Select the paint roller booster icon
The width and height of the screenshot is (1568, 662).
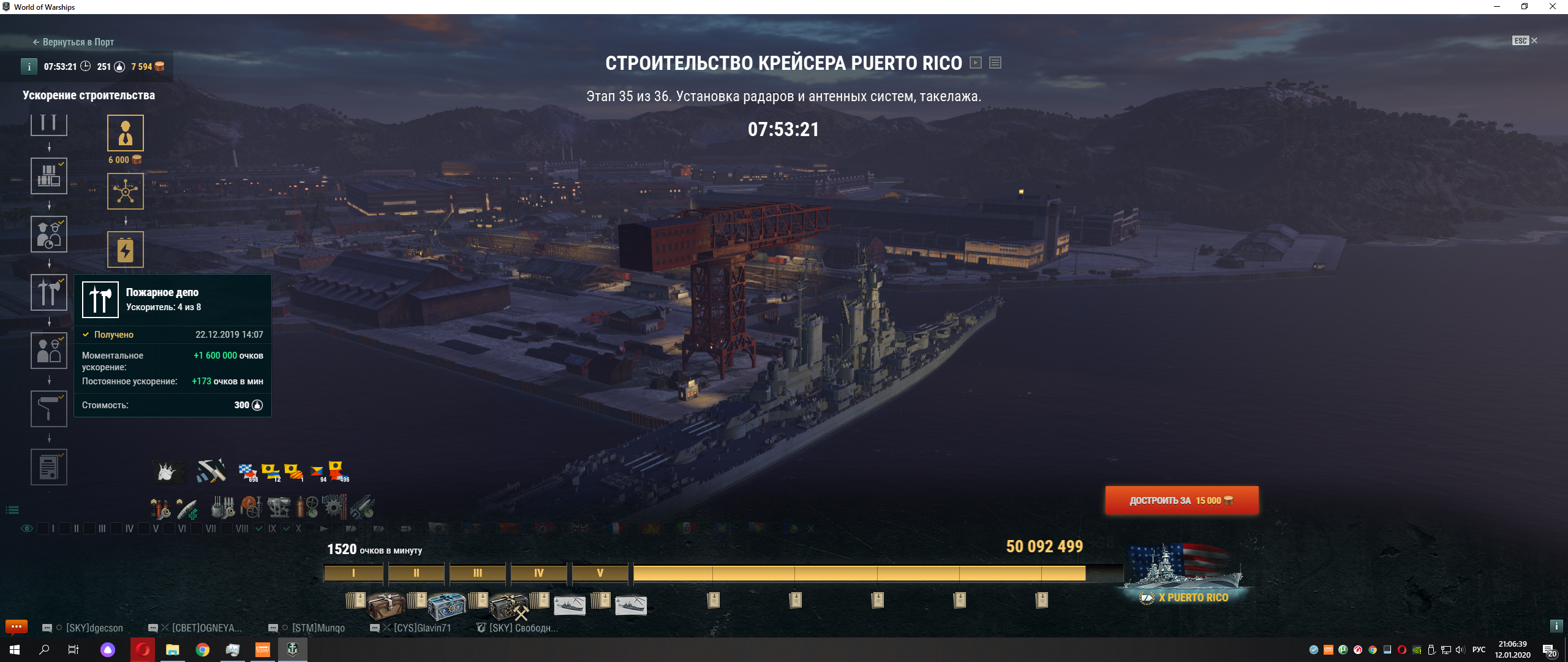point(49,409)
